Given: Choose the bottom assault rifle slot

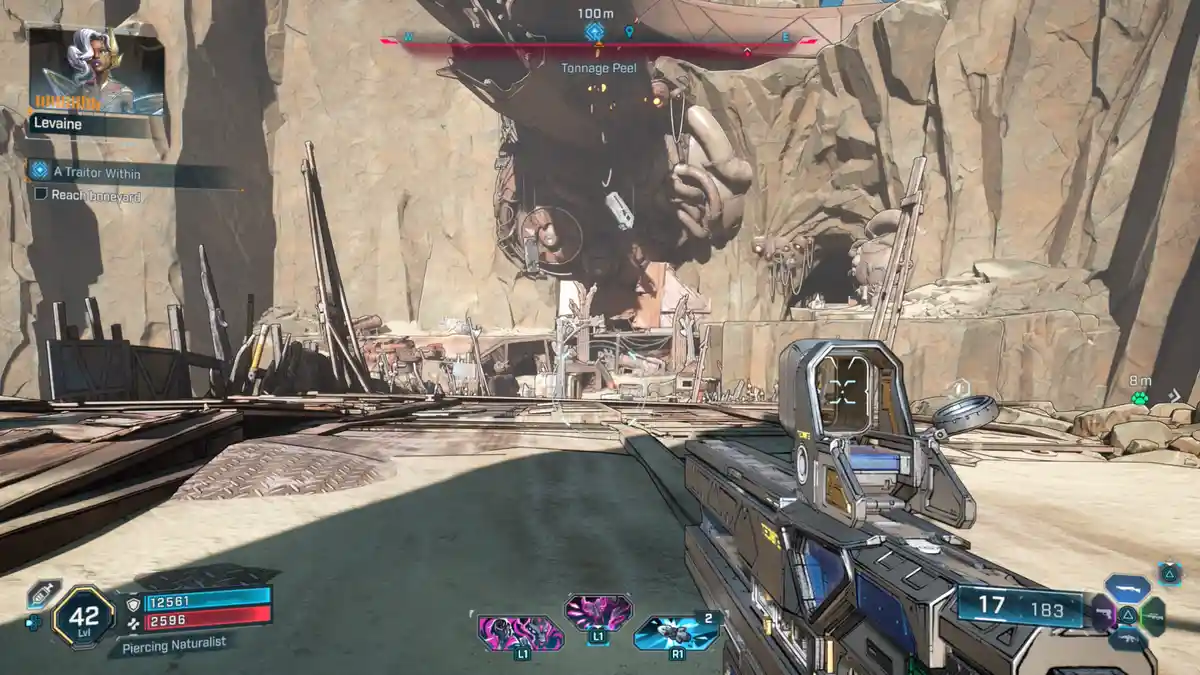Looking at the screenshot, I should point(1127,639).
